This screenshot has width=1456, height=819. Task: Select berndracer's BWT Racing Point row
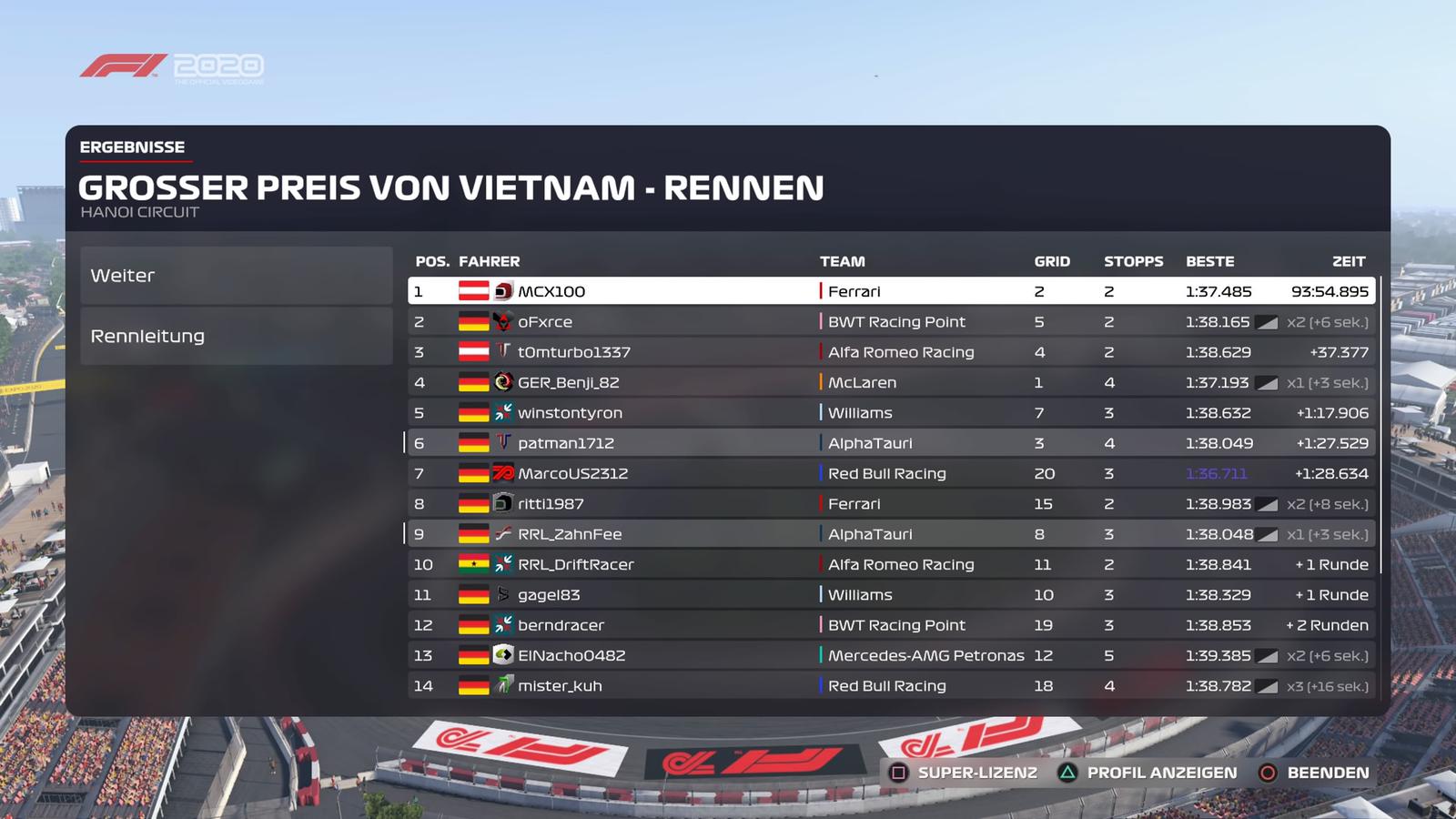point(890,625)
